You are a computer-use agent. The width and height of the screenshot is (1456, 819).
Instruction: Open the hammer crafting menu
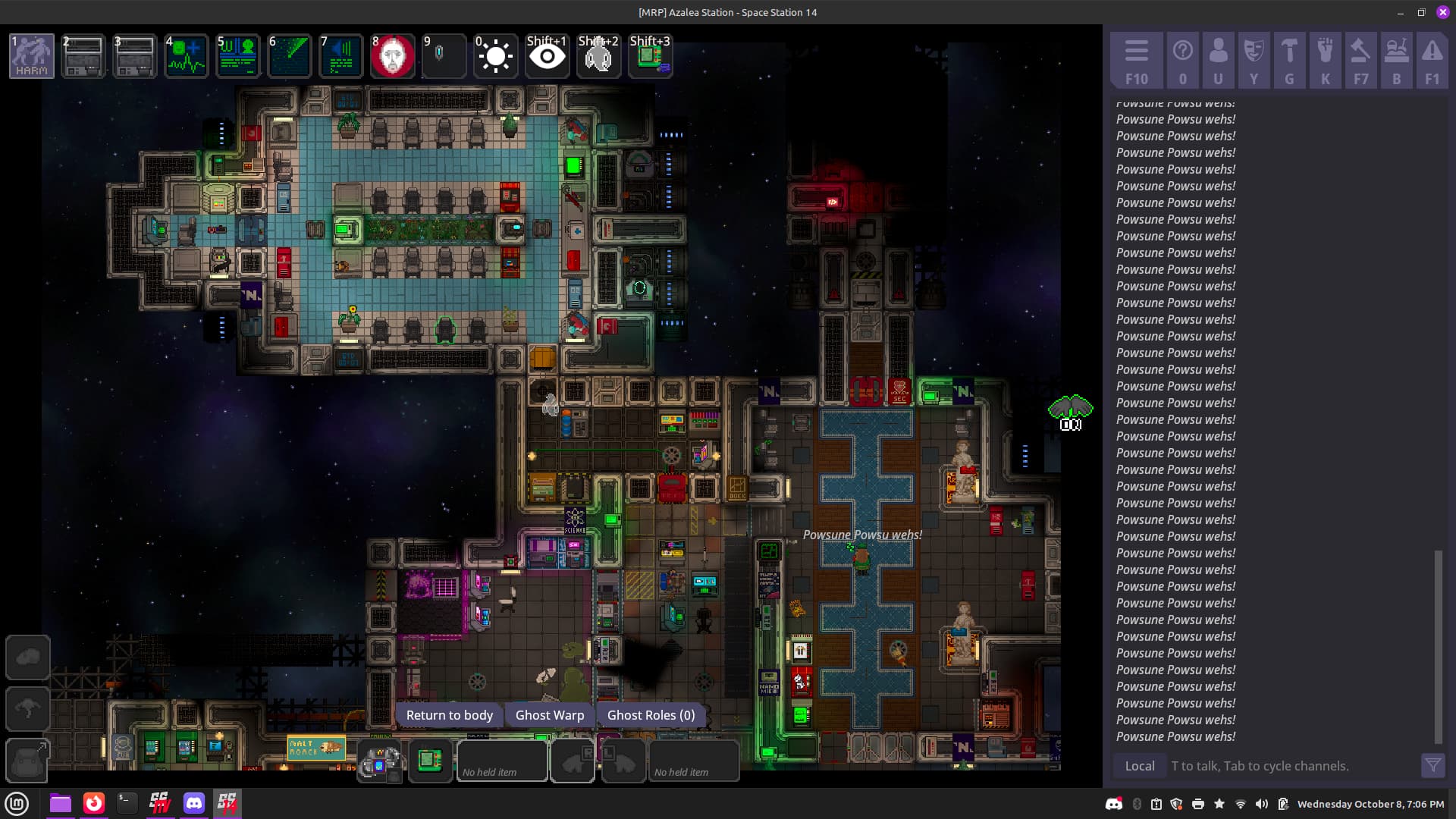point(1289,61)
